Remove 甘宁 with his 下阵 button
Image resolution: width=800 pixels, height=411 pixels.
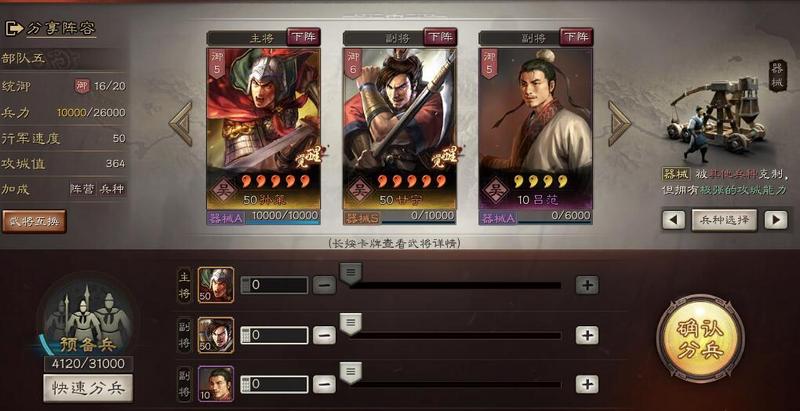pos(440,37)
